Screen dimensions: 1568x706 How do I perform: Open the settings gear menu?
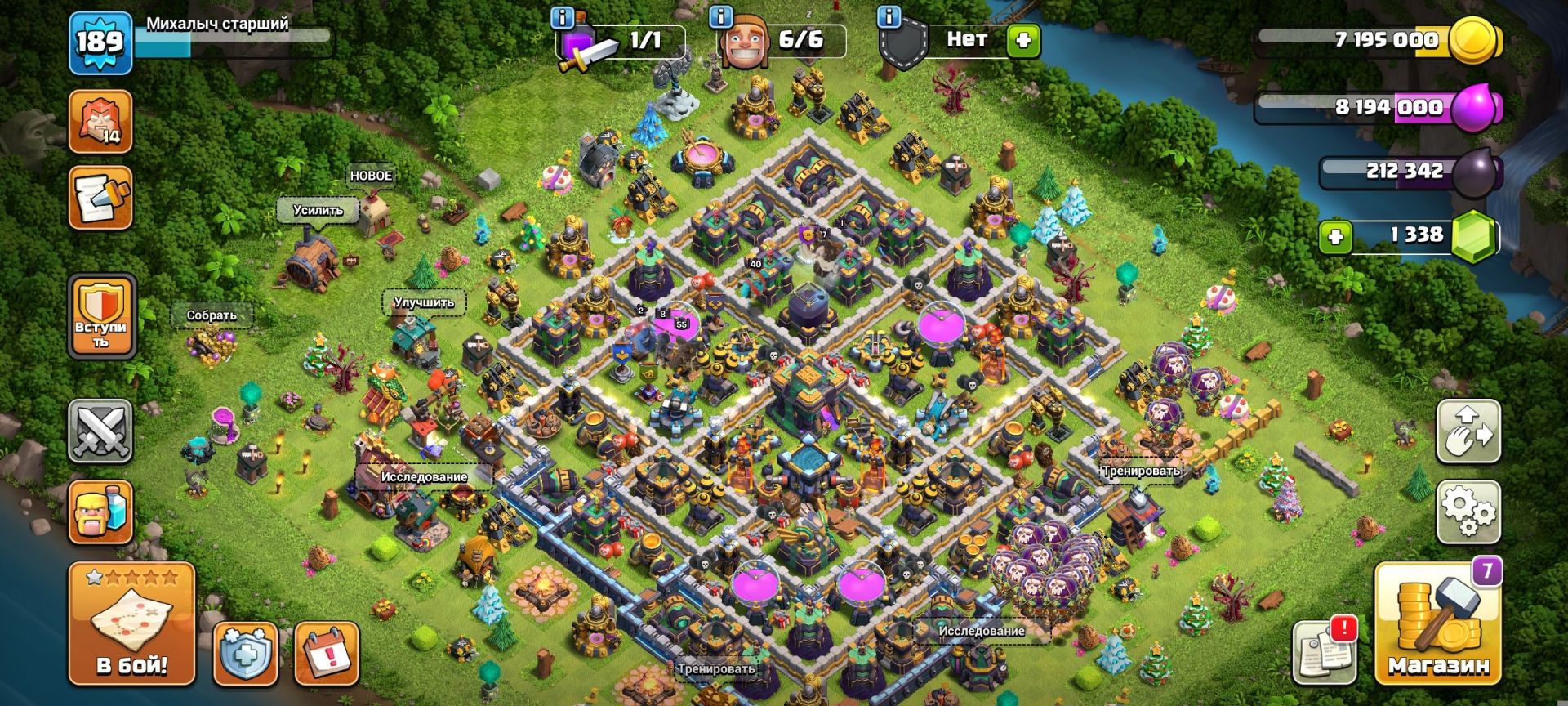point(1468,512)
